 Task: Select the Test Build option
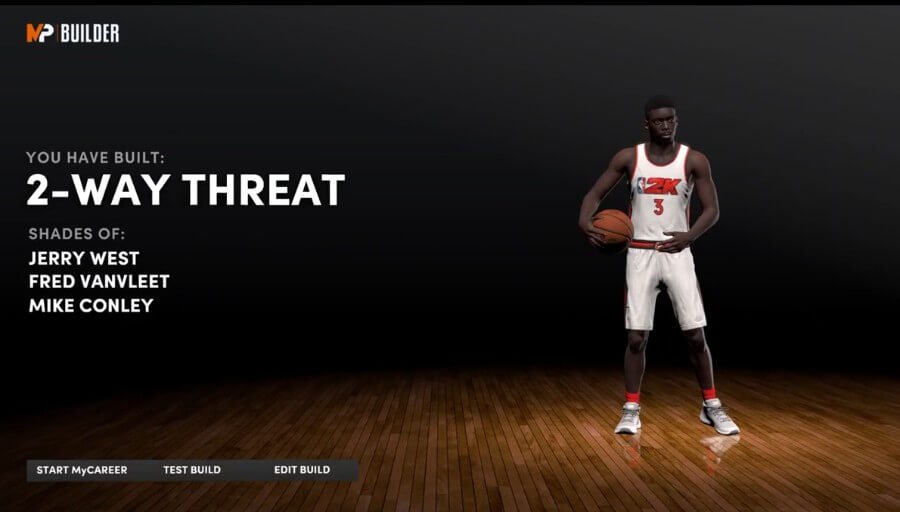[x=192, y=470]
